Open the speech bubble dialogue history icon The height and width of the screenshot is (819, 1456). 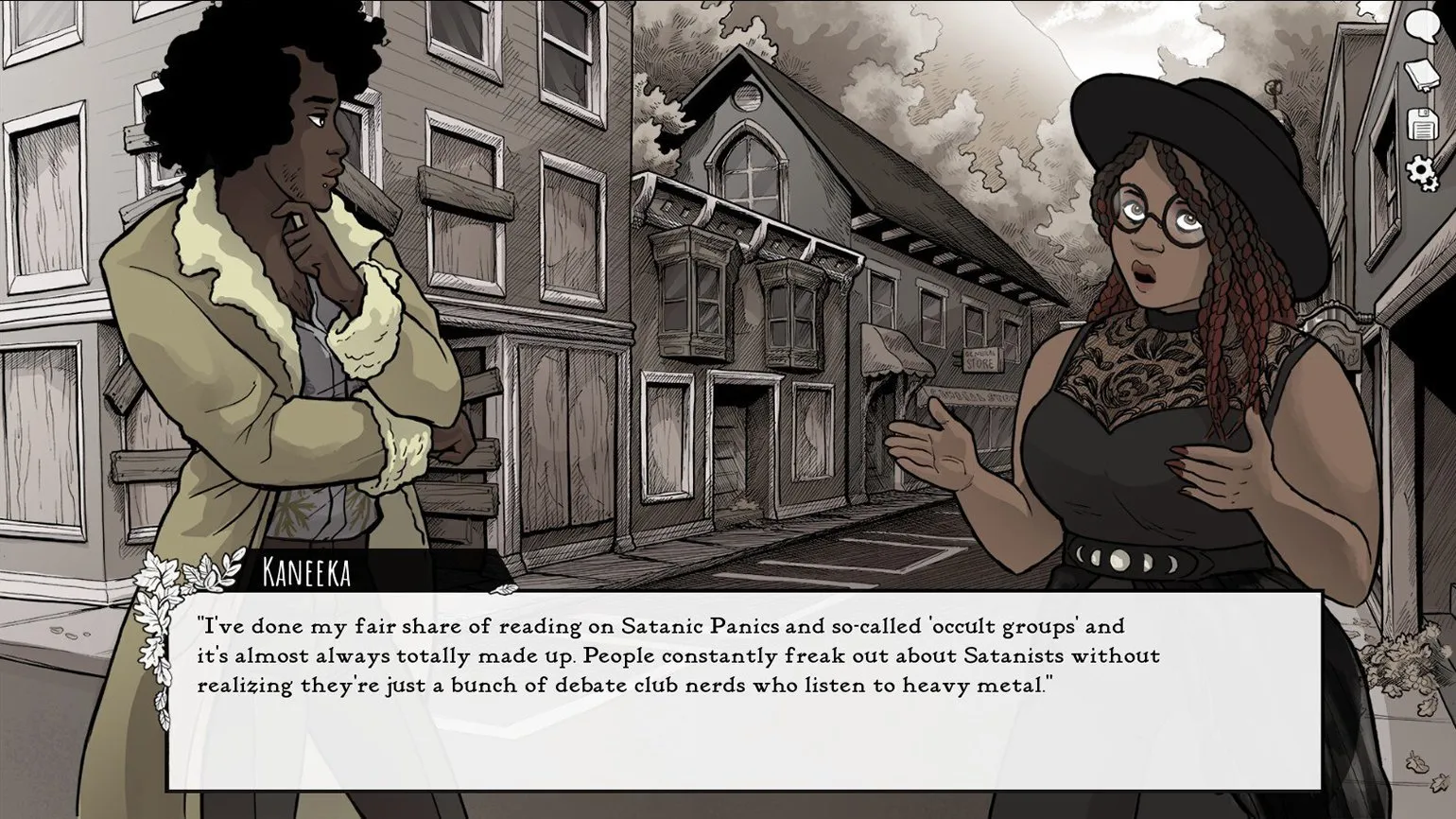[x=1420, y=26]
